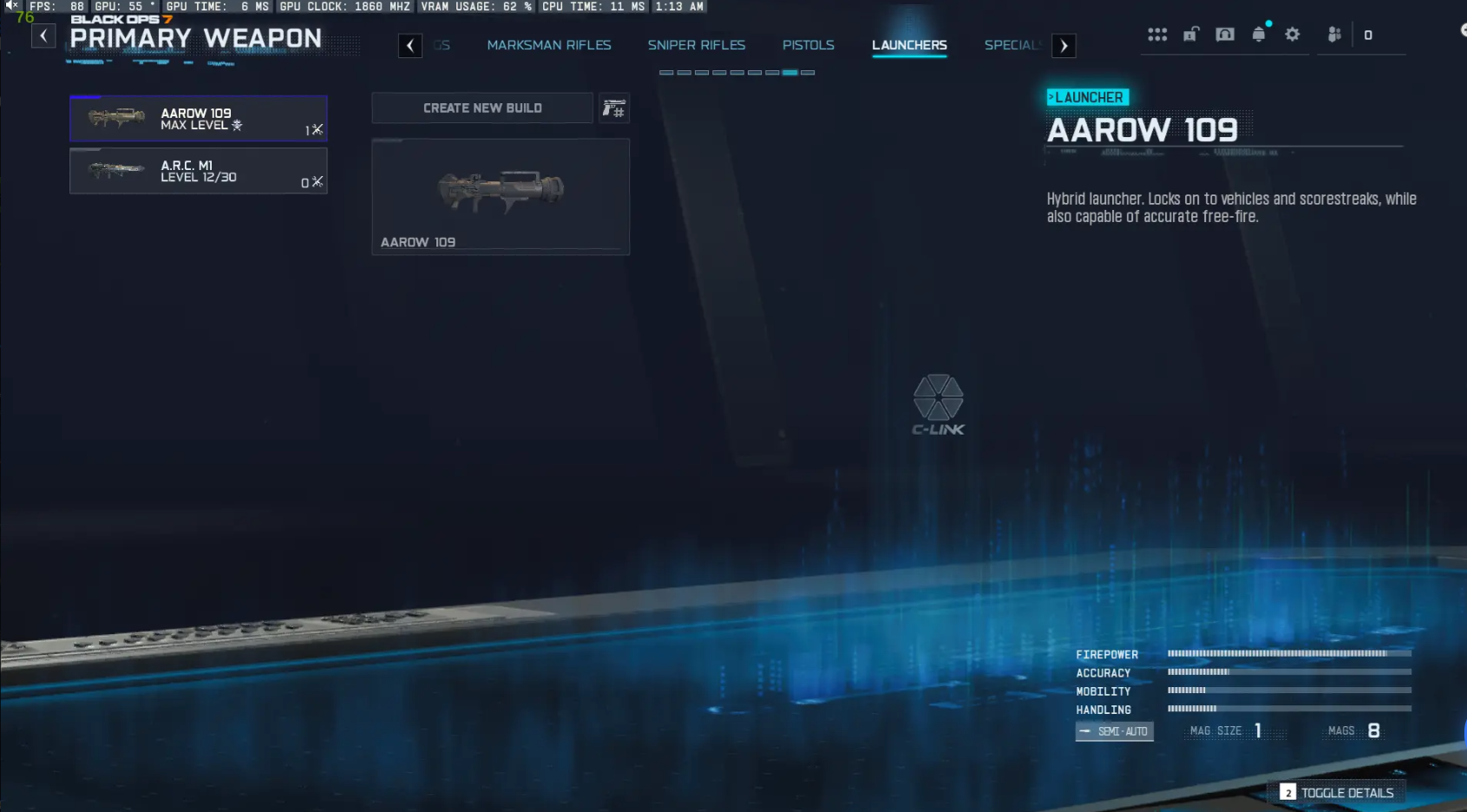Open the notifications bell icon
The height and width of the screenshot is (812, 1467).
tap(1260, 34)
